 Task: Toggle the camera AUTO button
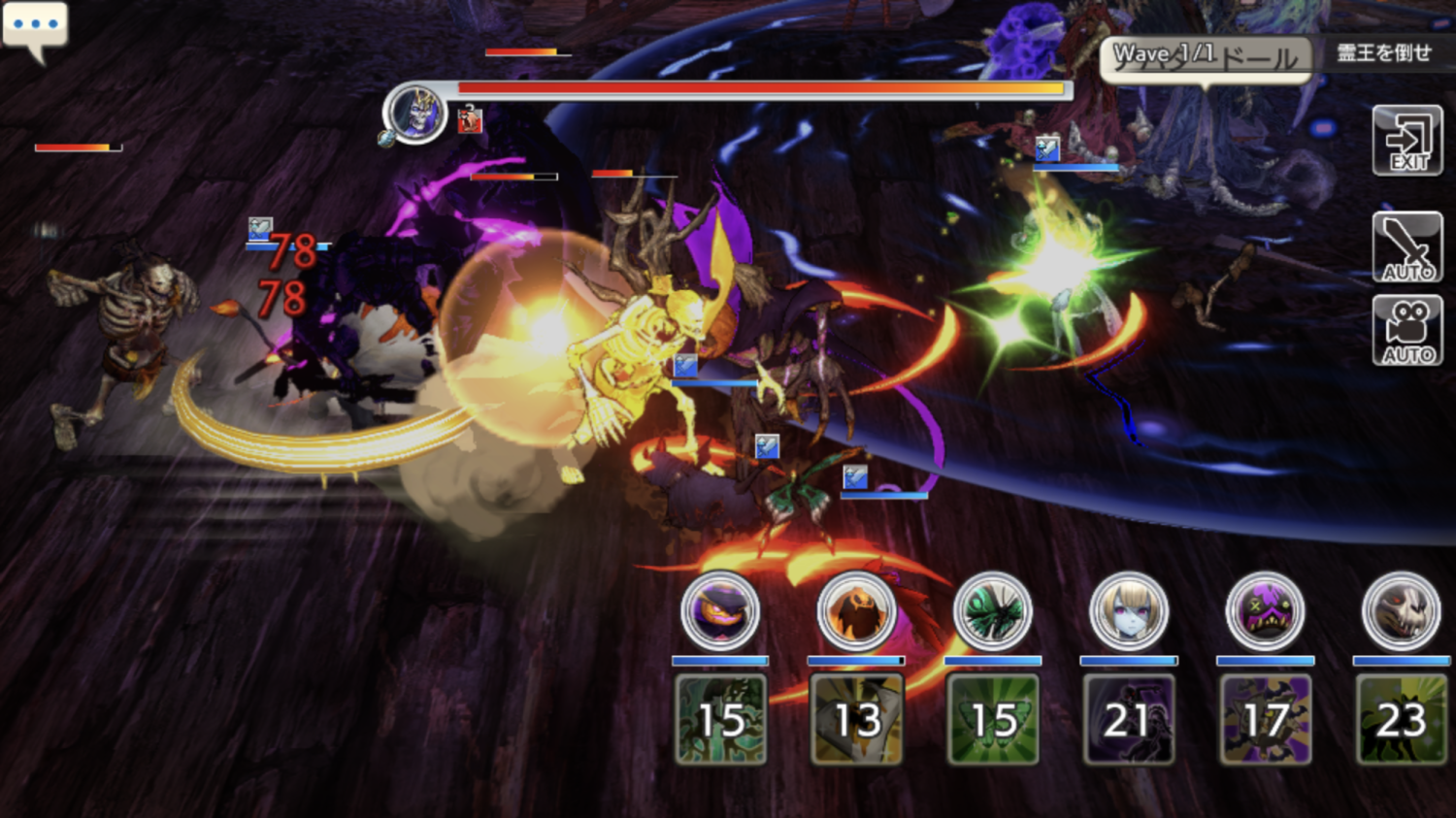point(1407,331)
